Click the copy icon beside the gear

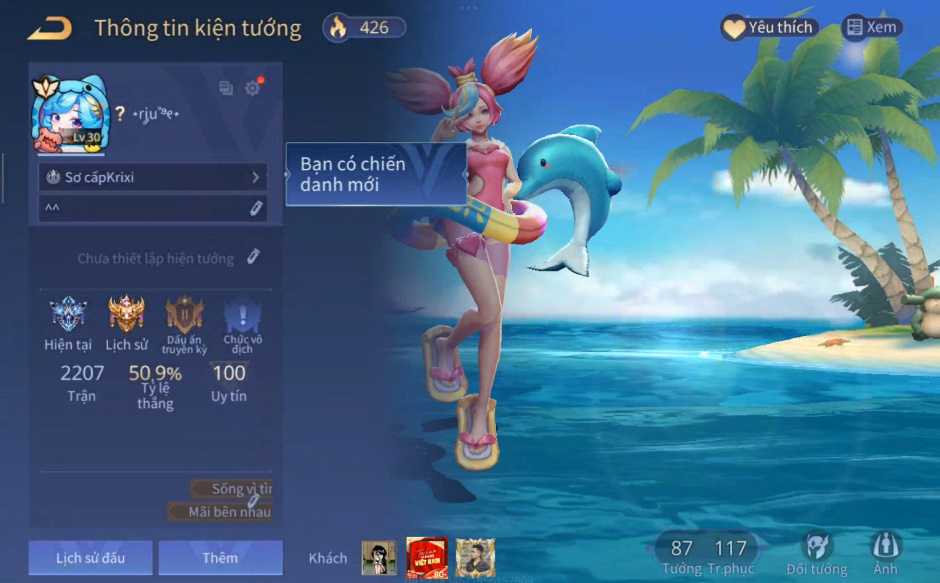coord(226,88)
